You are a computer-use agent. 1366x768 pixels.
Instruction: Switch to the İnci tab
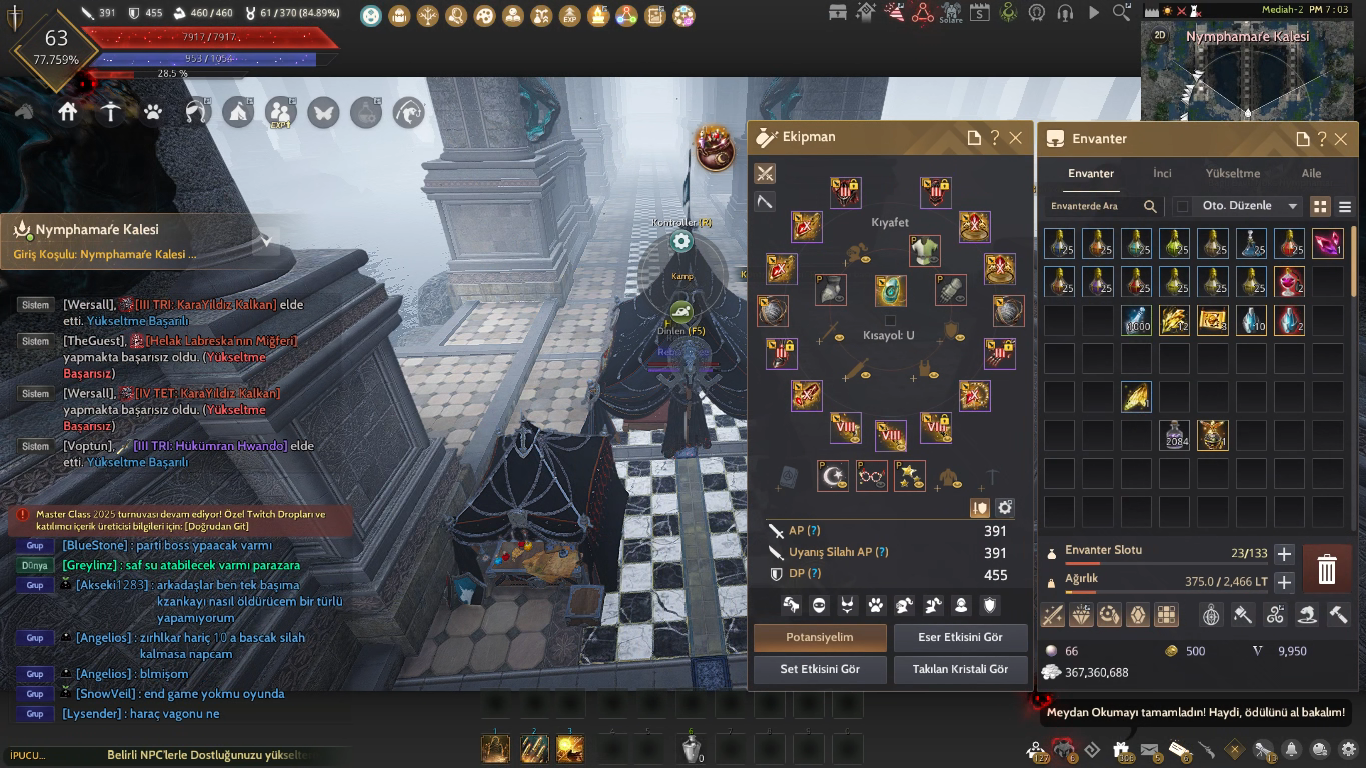1162,173
